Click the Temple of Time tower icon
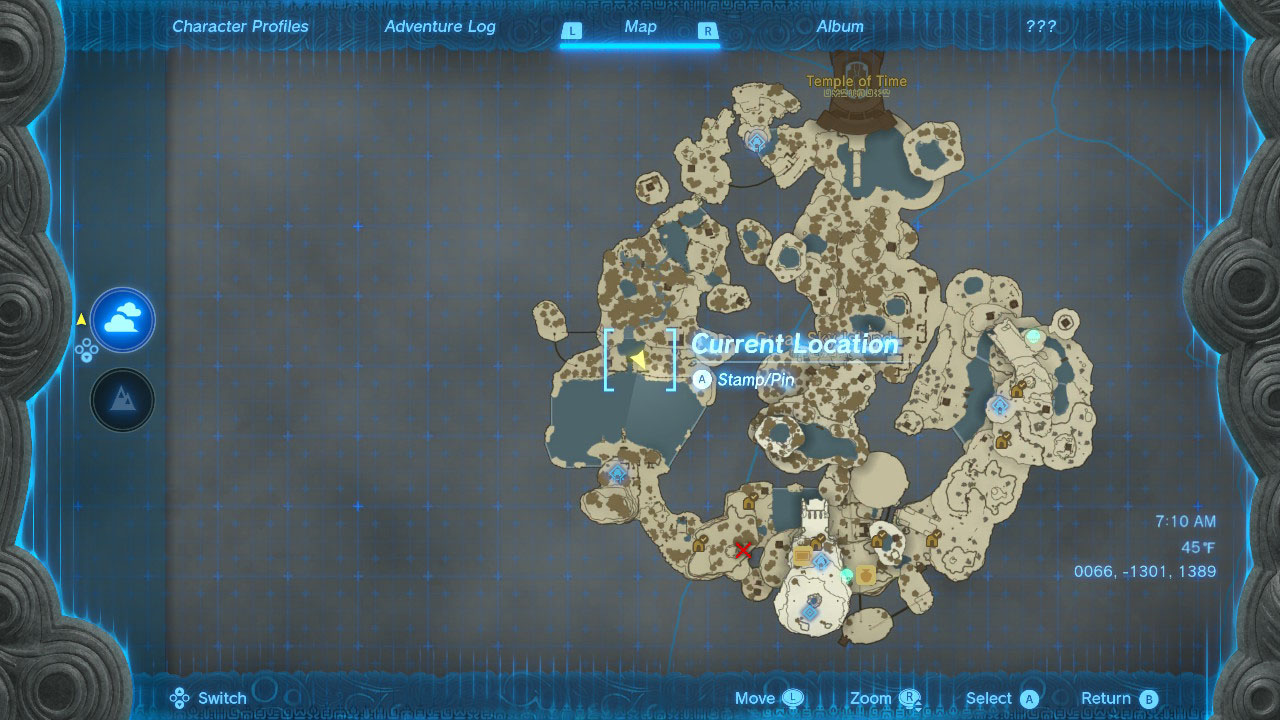 pos(857,104)
